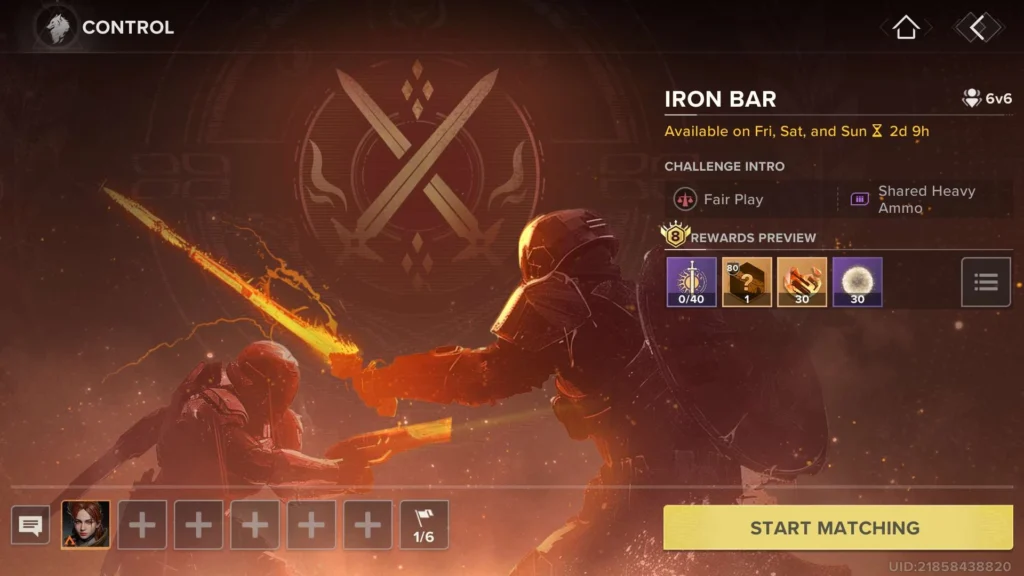This screenshot has width=1024, height=576.
Task: Open the fireteam flag 1/6 button
Action: pyautogui.click(x=424, y=525)
